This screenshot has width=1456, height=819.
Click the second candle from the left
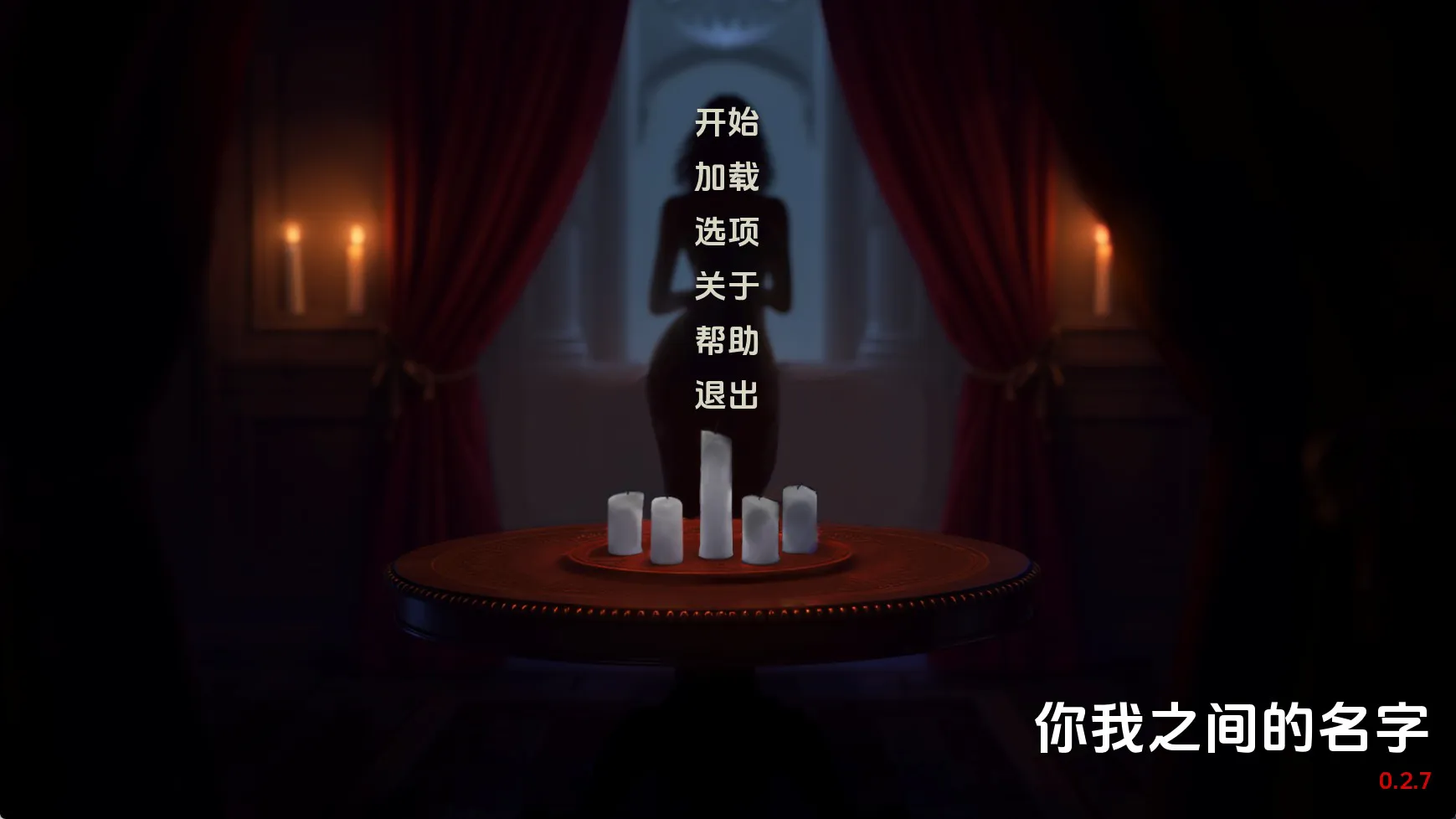pyautogui.click(x=668, y=528)
